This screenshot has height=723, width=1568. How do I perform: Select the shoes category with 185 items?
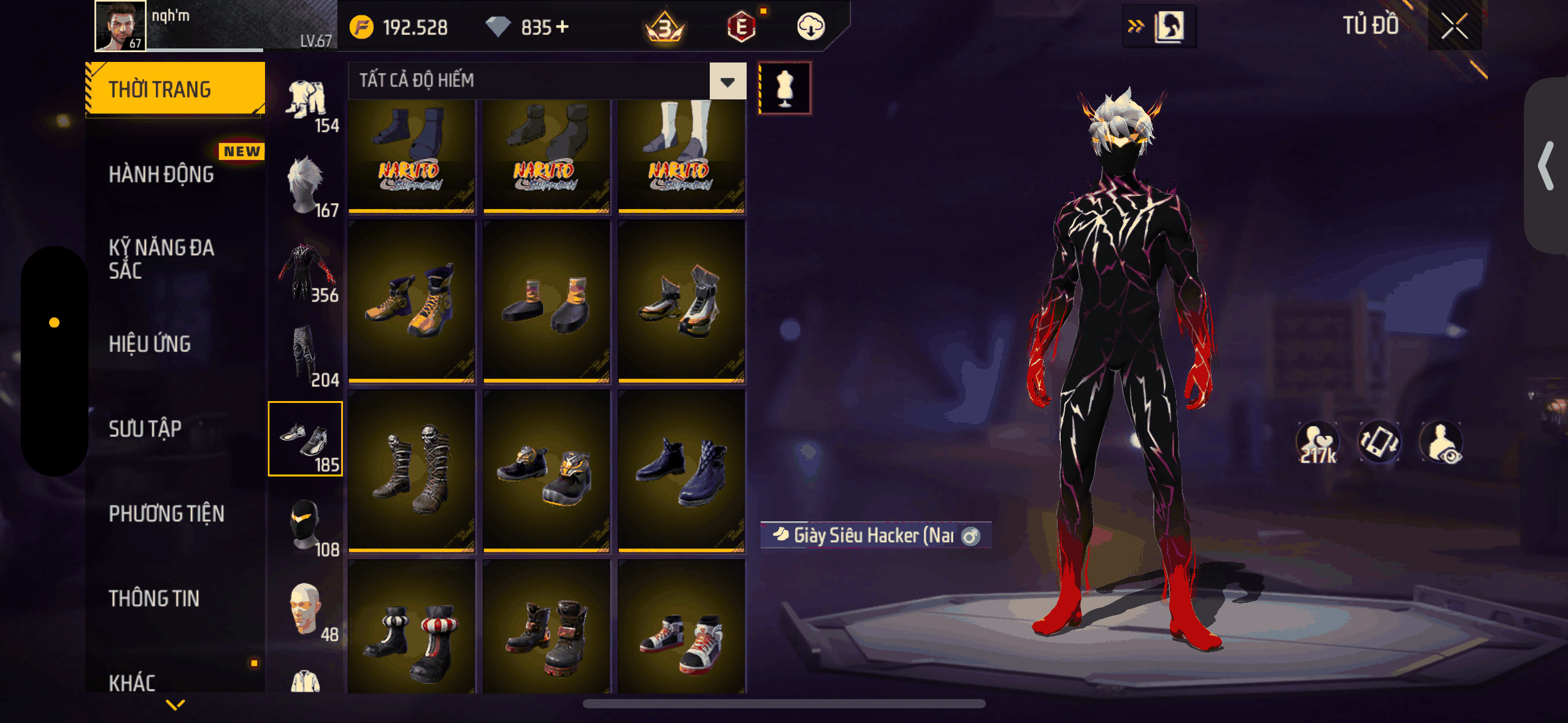pos(306,439)
